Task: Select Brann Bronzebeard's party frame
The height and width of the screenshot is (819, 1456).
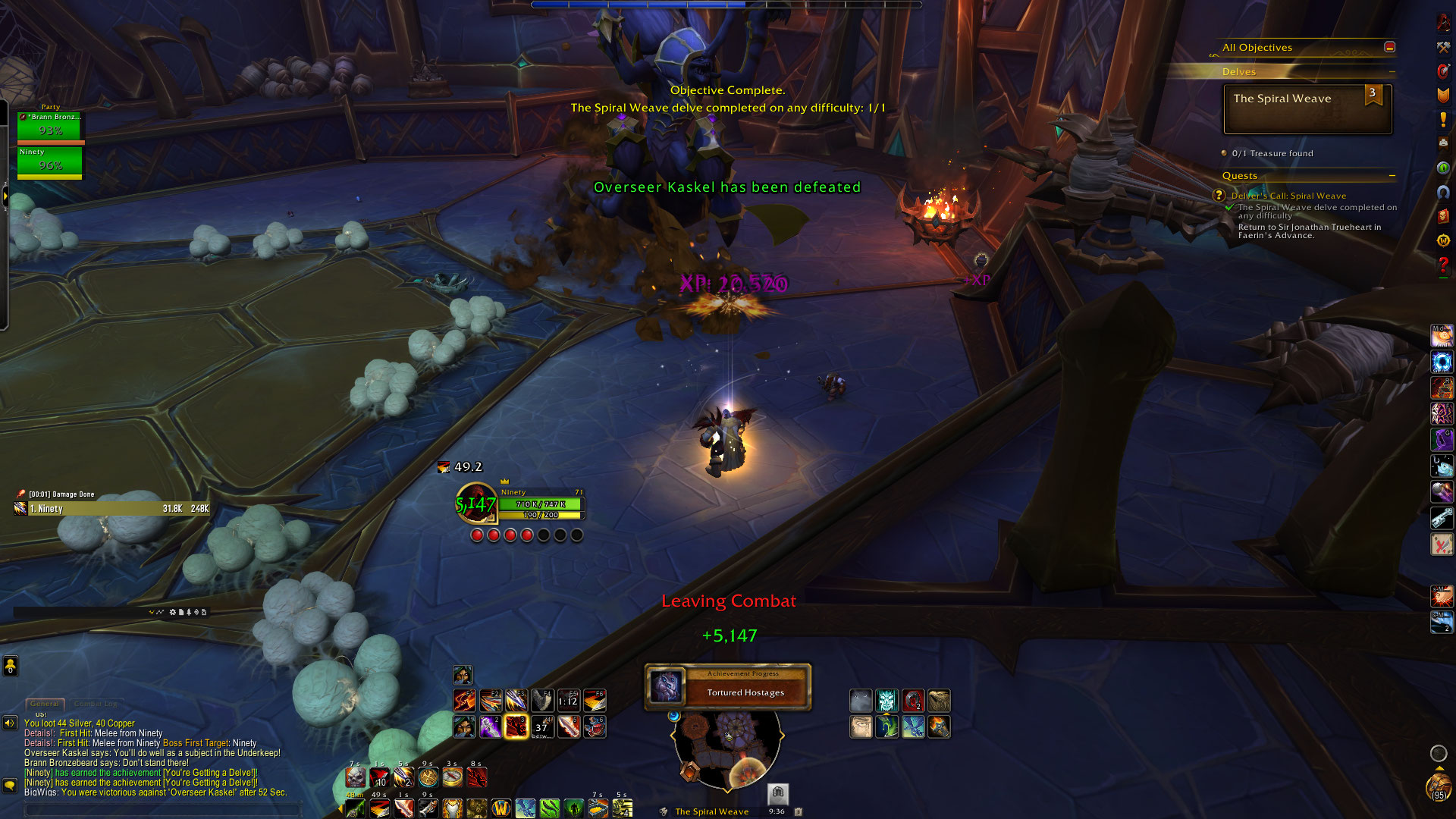Action: click(50, 127)
